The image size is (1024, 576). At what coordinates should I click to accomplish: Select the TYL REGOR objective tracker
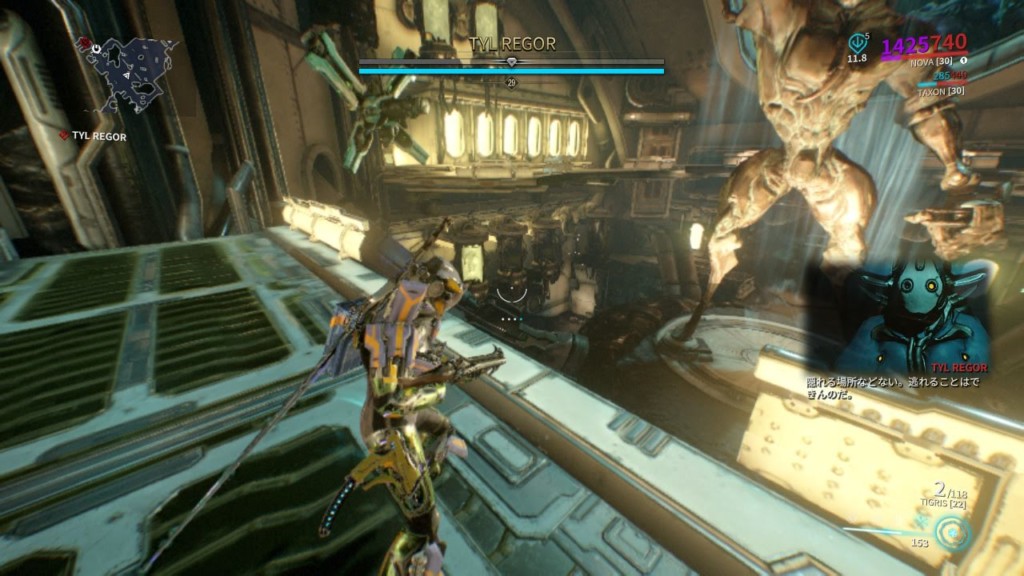pyautogui.click(x=95, y=135)
